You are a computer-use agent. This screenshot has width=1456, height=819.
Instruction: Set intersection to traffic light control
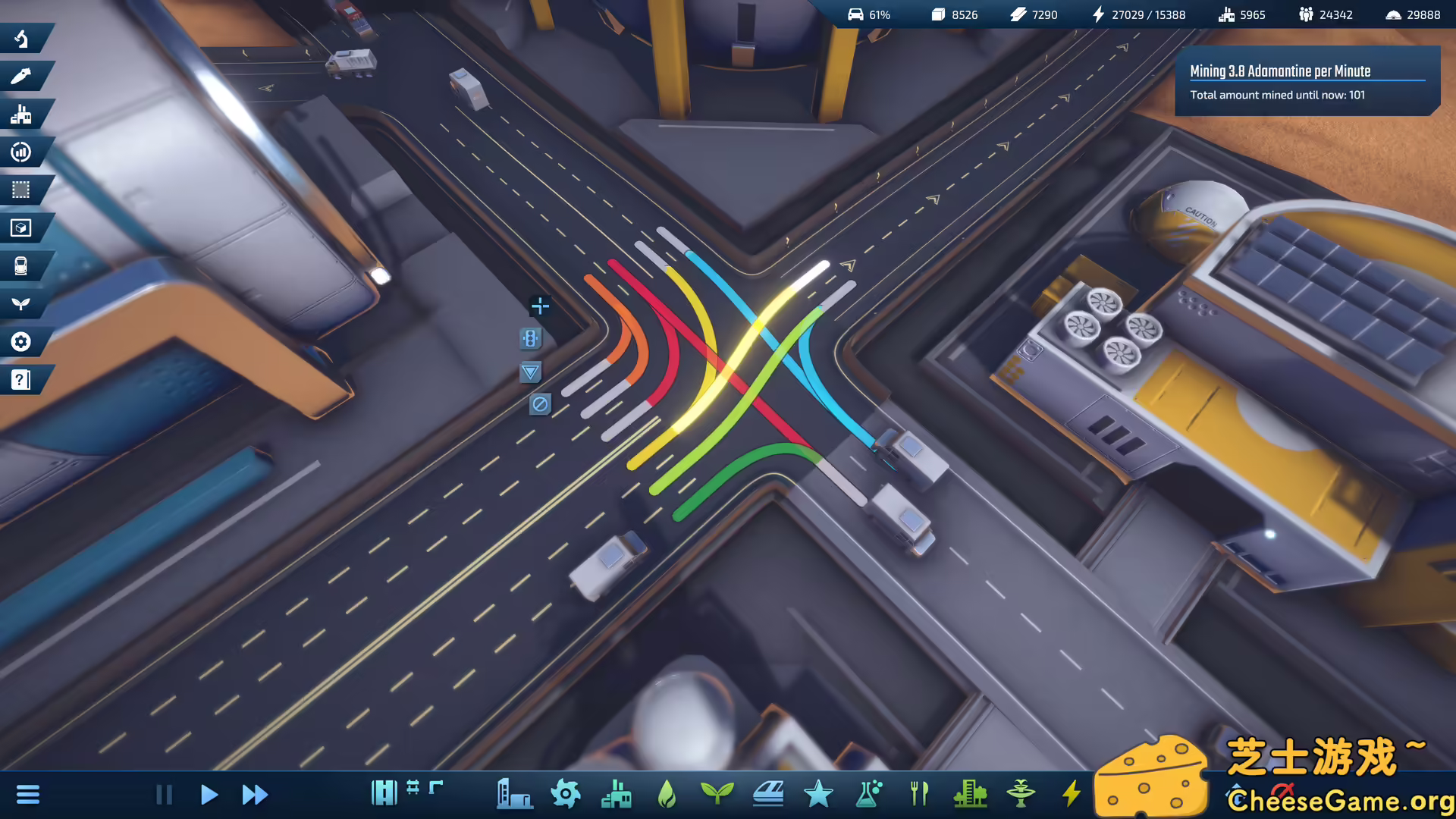coord(530,339)
